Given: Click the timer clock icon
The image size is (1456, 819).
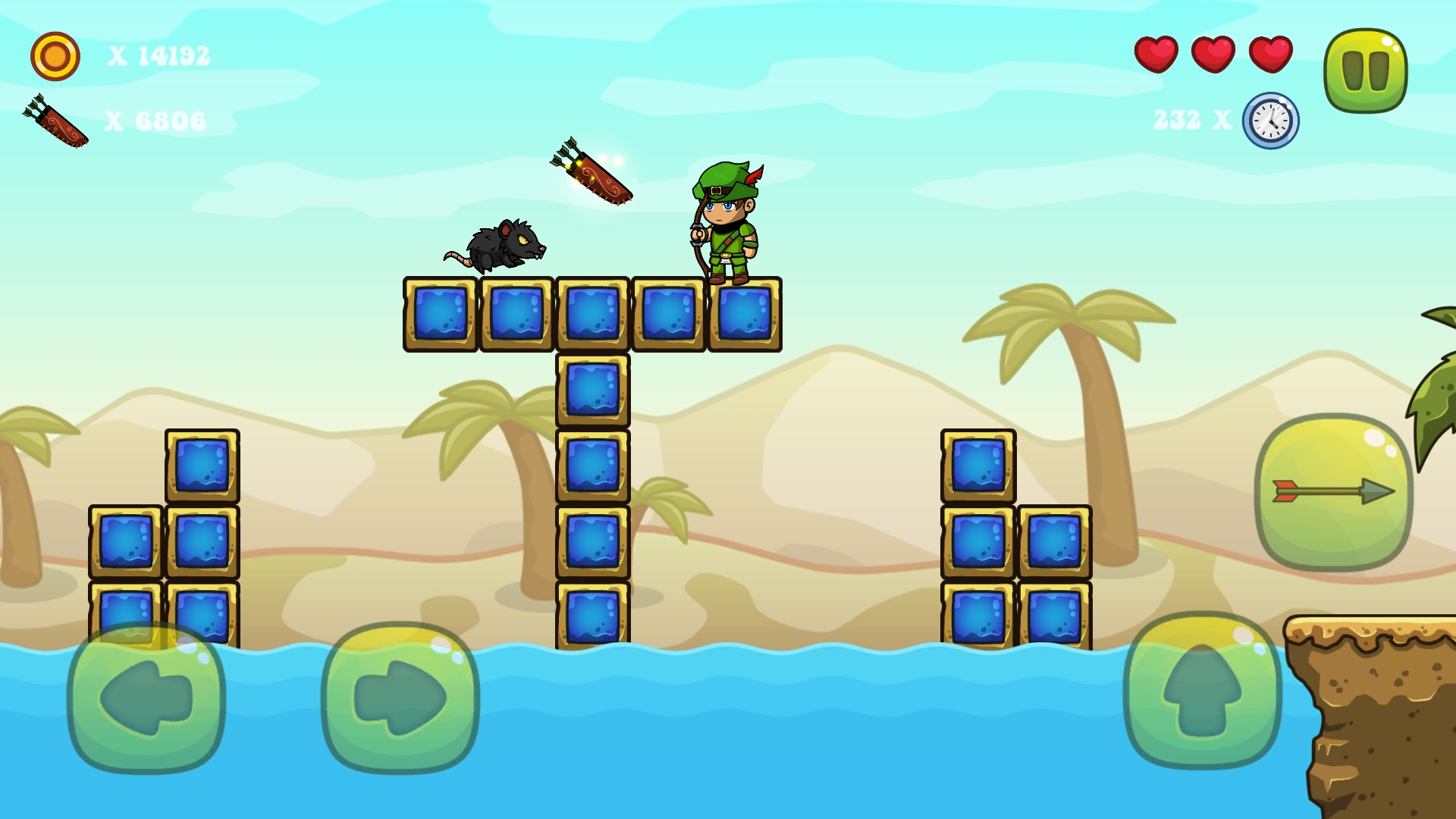Looking at the screenshot, I should [1270, 120].
